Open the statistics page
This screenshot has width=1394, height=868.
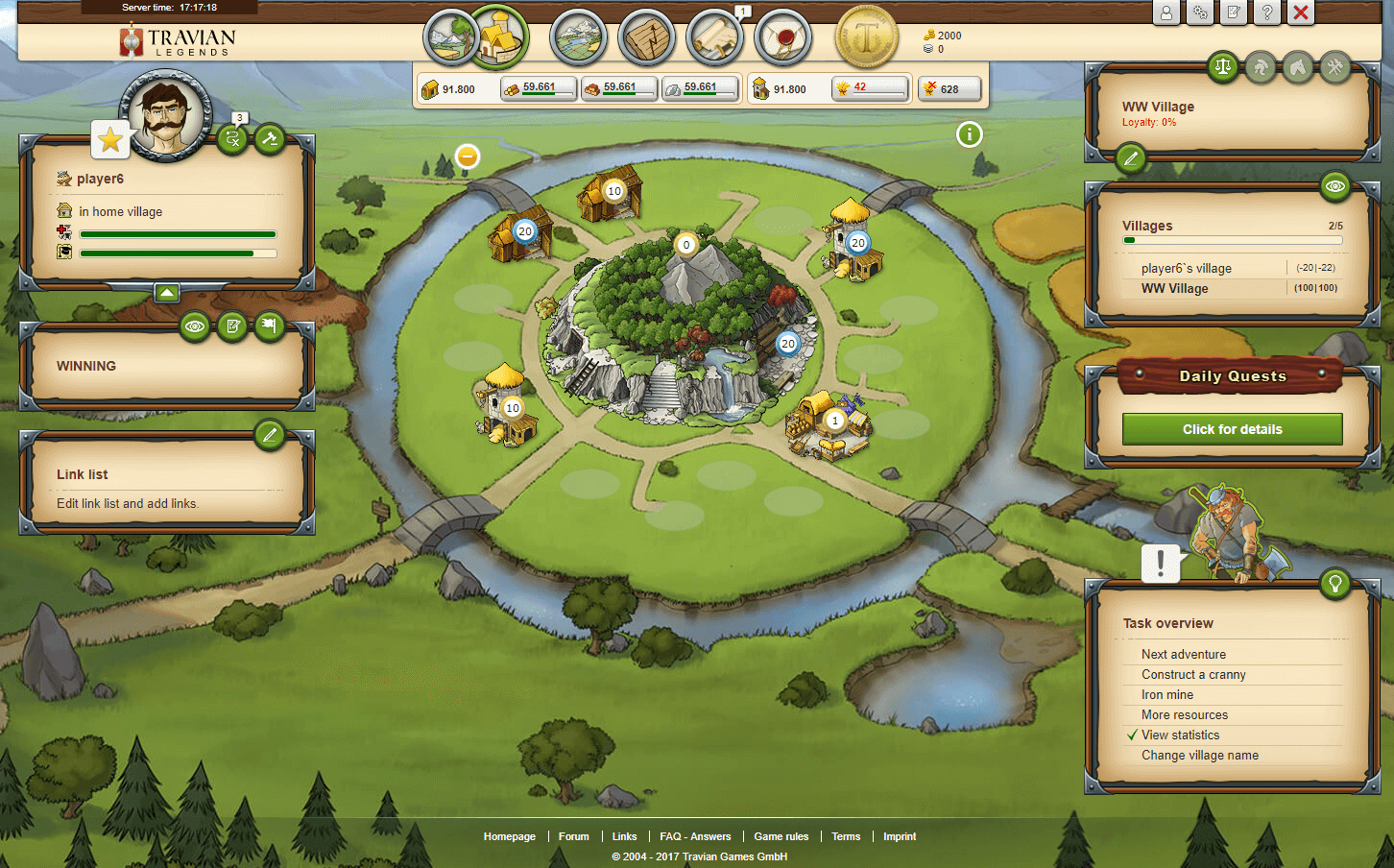(x=647, y=38)
